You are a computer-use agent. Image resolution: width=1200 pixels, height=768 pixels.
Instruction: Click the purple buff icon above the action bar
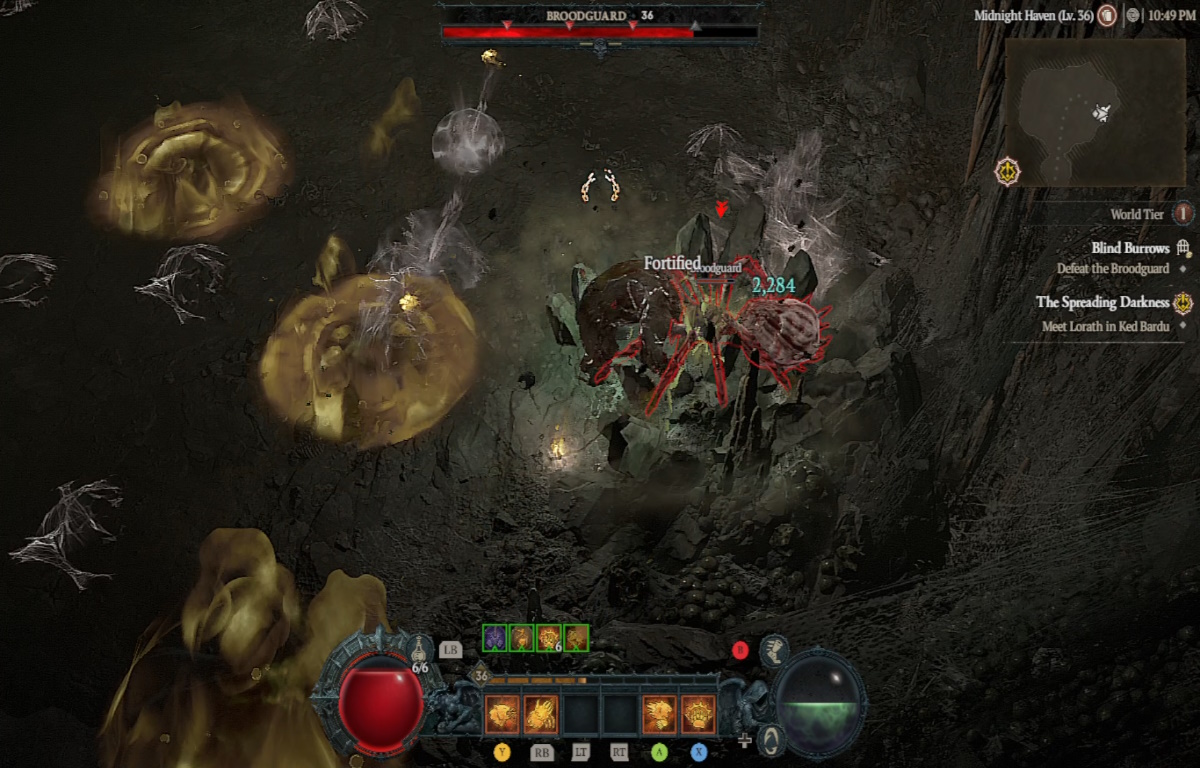coord(495,638)
